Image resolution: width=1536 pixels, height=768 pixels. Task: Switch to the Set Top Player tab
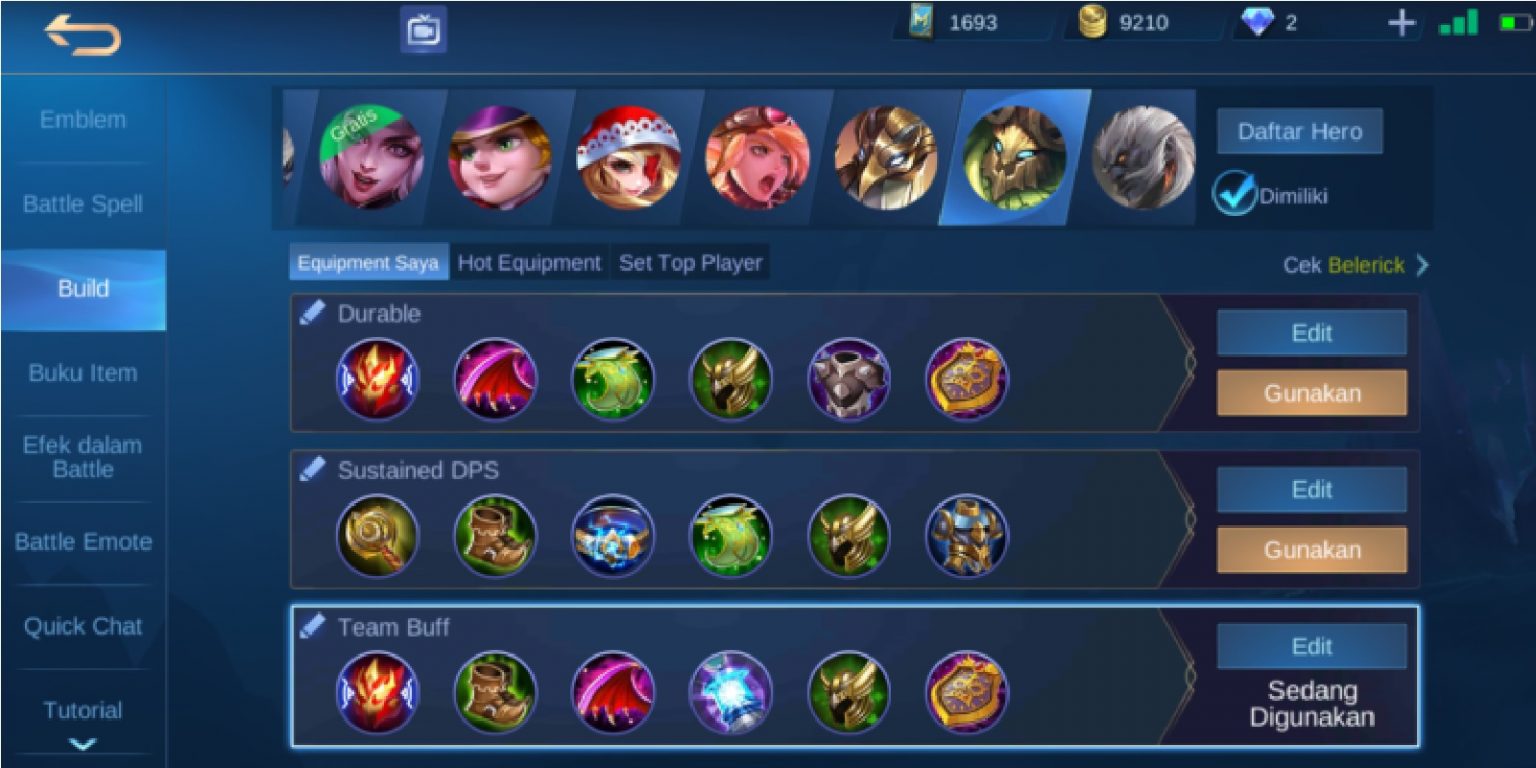[x=688, y=262]
